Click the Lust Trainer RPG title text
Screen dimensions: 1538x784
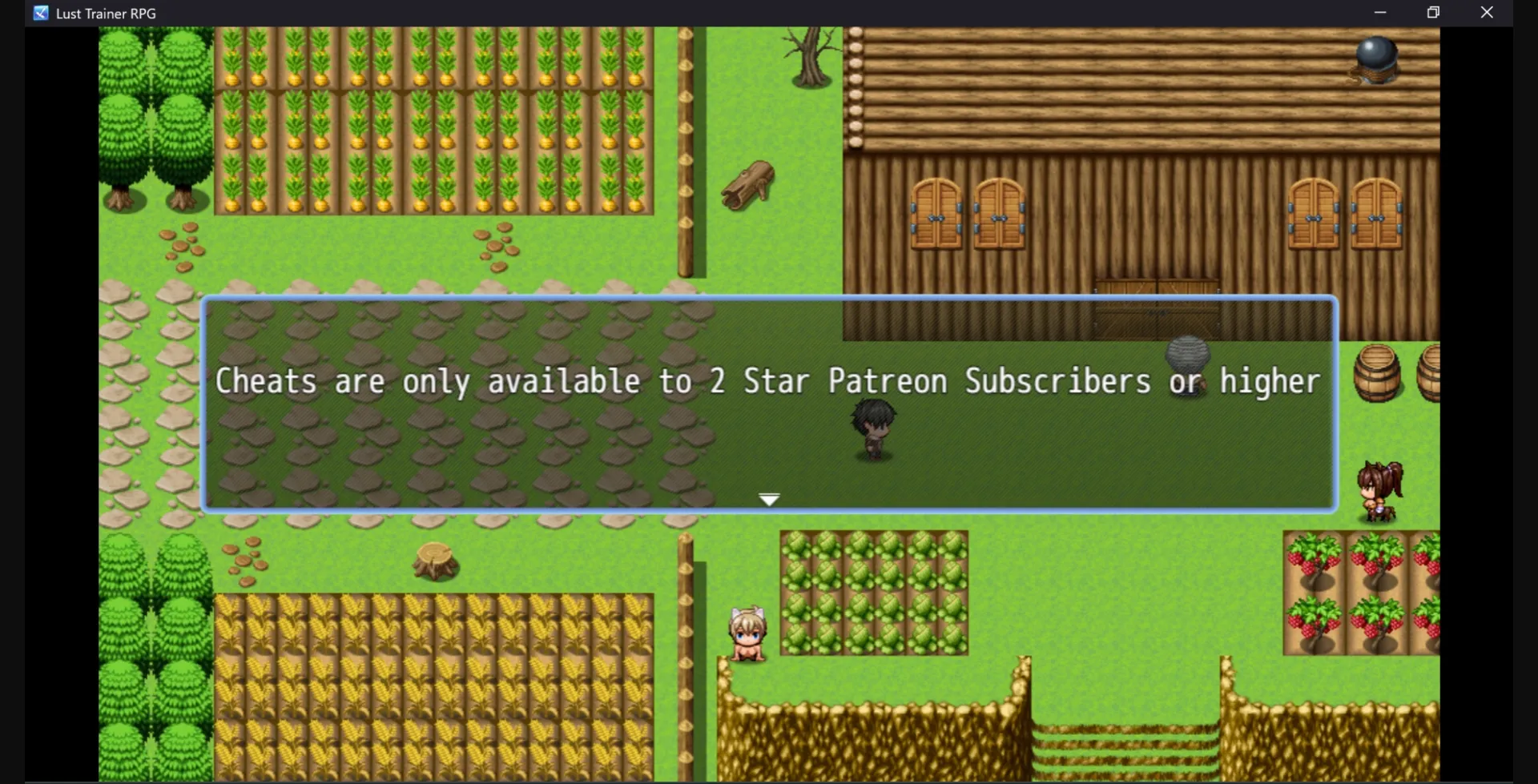tap(106, 13)
